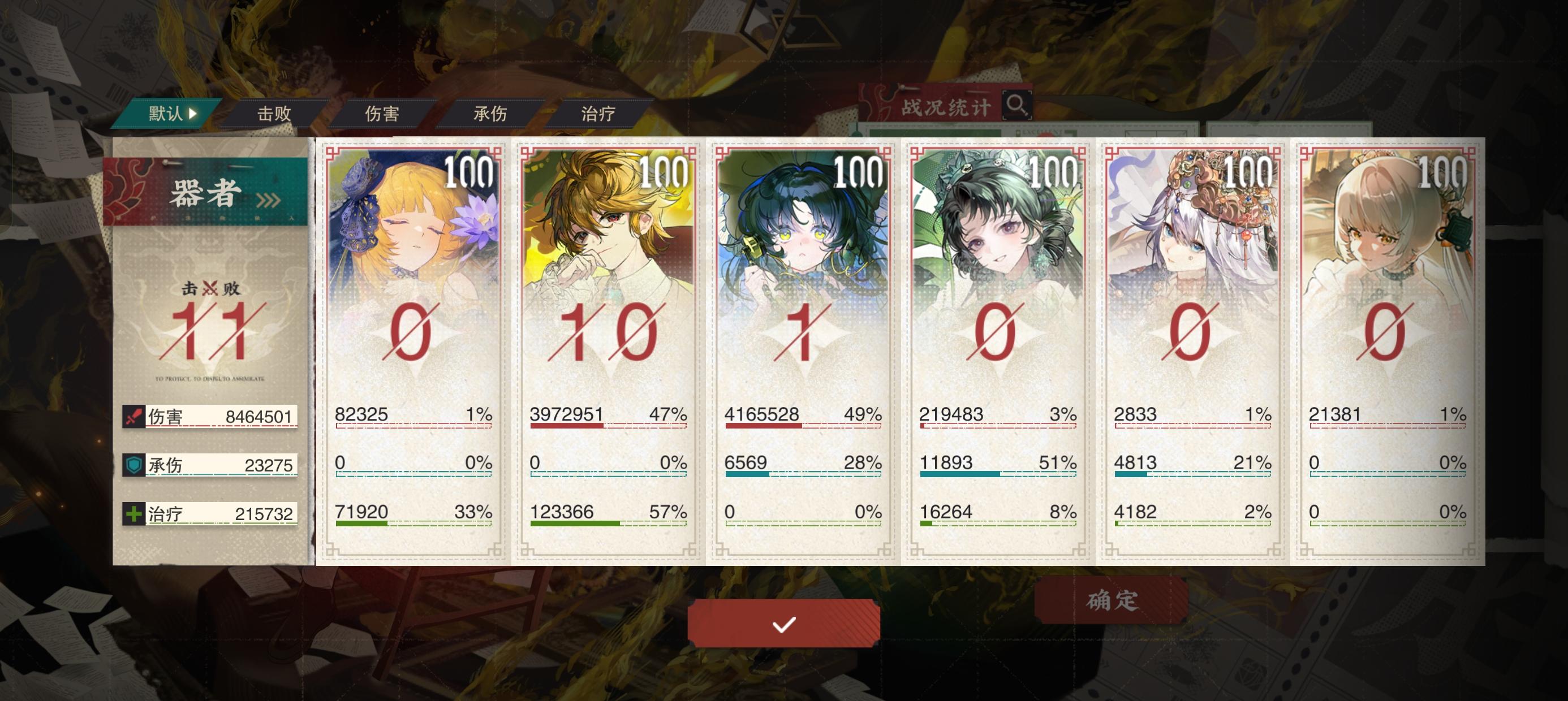Image resolution: width=1568 pixels, height=701 pixels.
Task: Select the 承伤 tab
Action: (490, 114)
